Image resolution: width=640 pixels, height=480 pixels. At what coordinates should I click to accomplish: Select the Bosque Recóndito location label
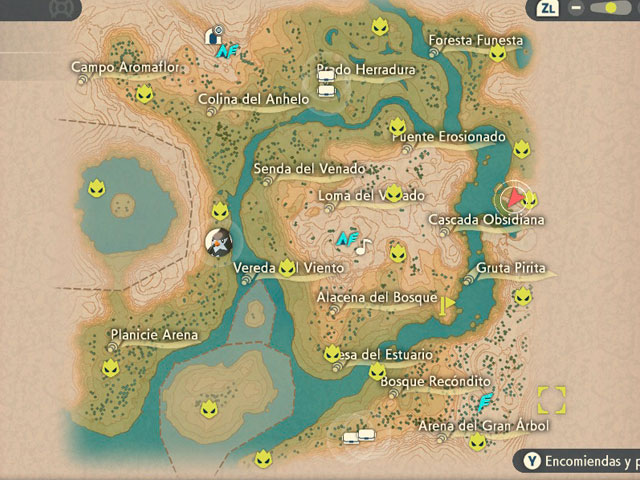click(x=445, y=382)
